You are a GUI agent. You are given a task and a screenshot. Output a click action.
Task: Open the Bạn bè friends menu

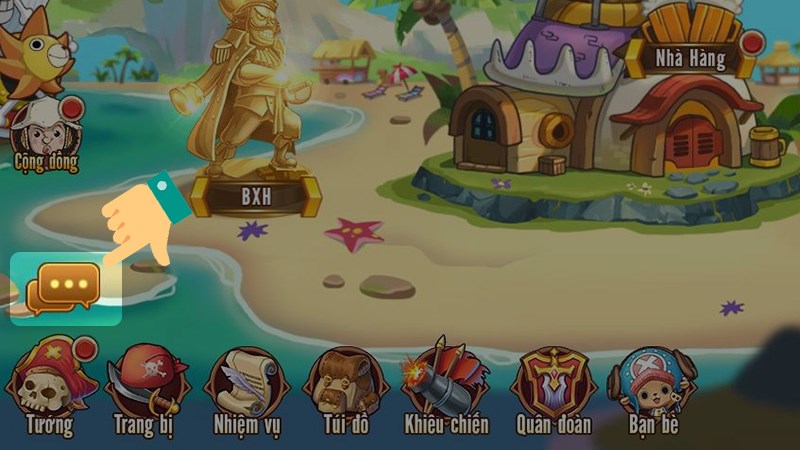coord(653,385)
